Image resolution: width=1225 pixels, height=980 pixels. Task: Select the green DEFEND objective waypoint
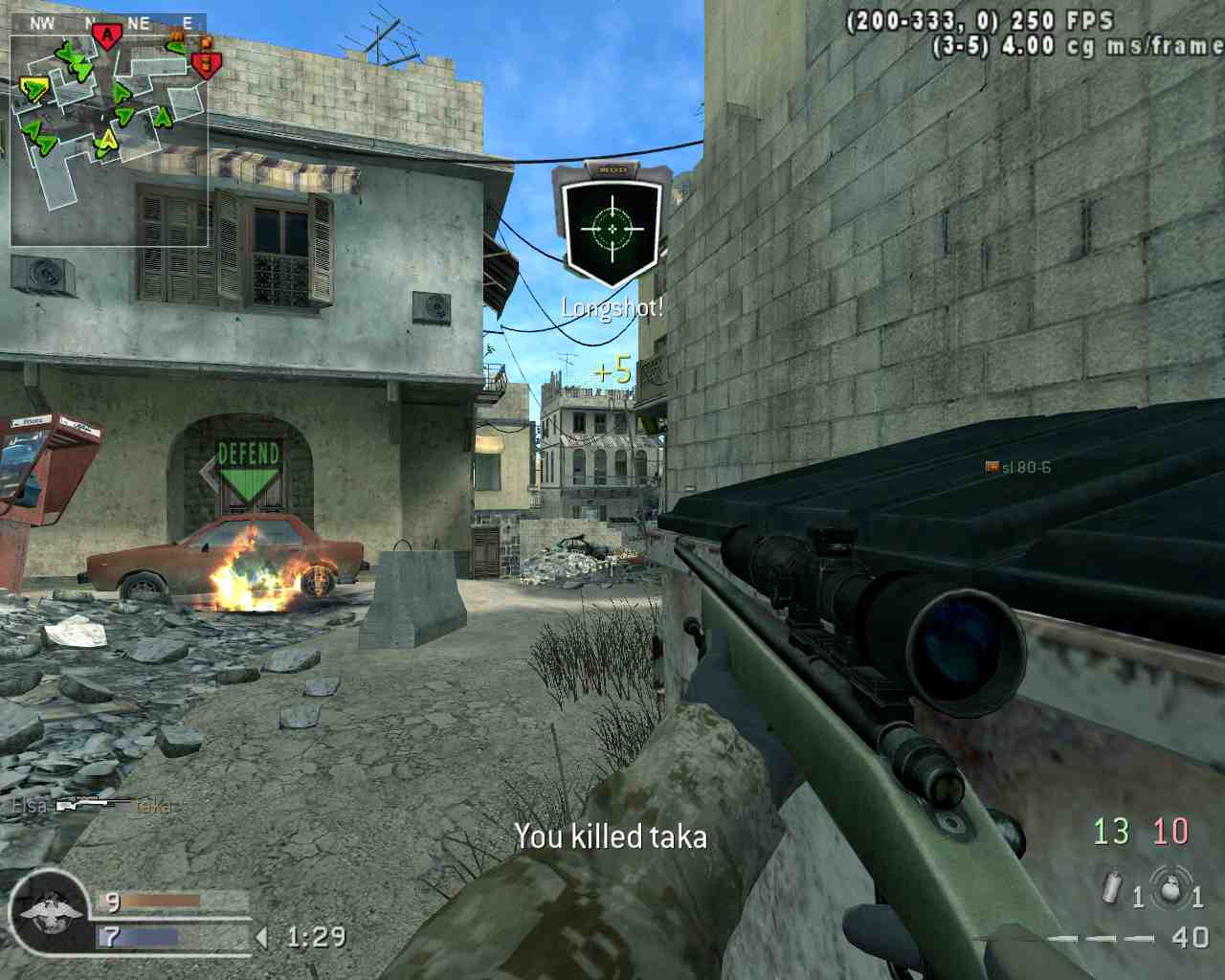click(249, 472)
